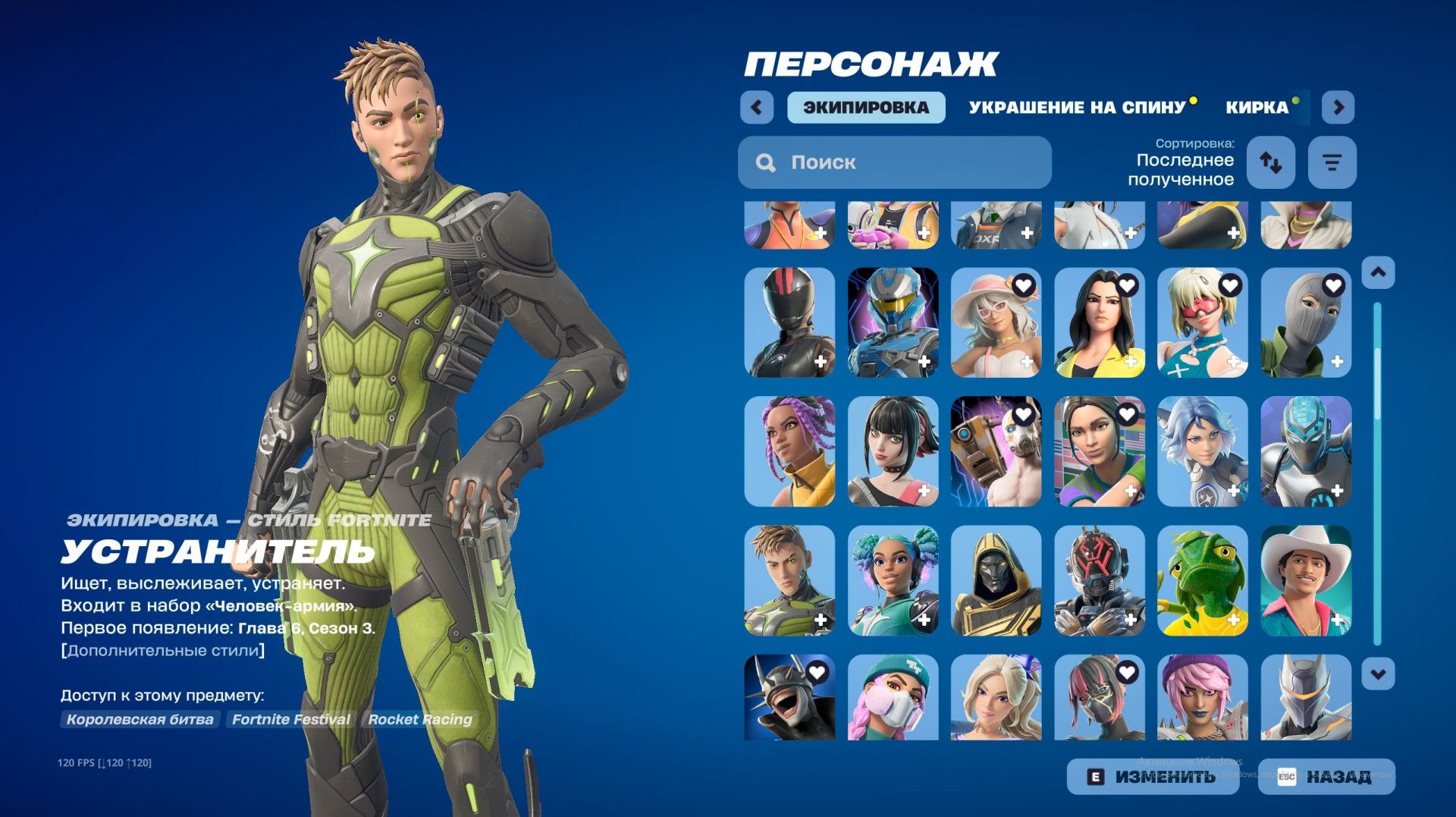
Task: Choose the white cowboy hat outfit
Action: tap(1306, 580)
